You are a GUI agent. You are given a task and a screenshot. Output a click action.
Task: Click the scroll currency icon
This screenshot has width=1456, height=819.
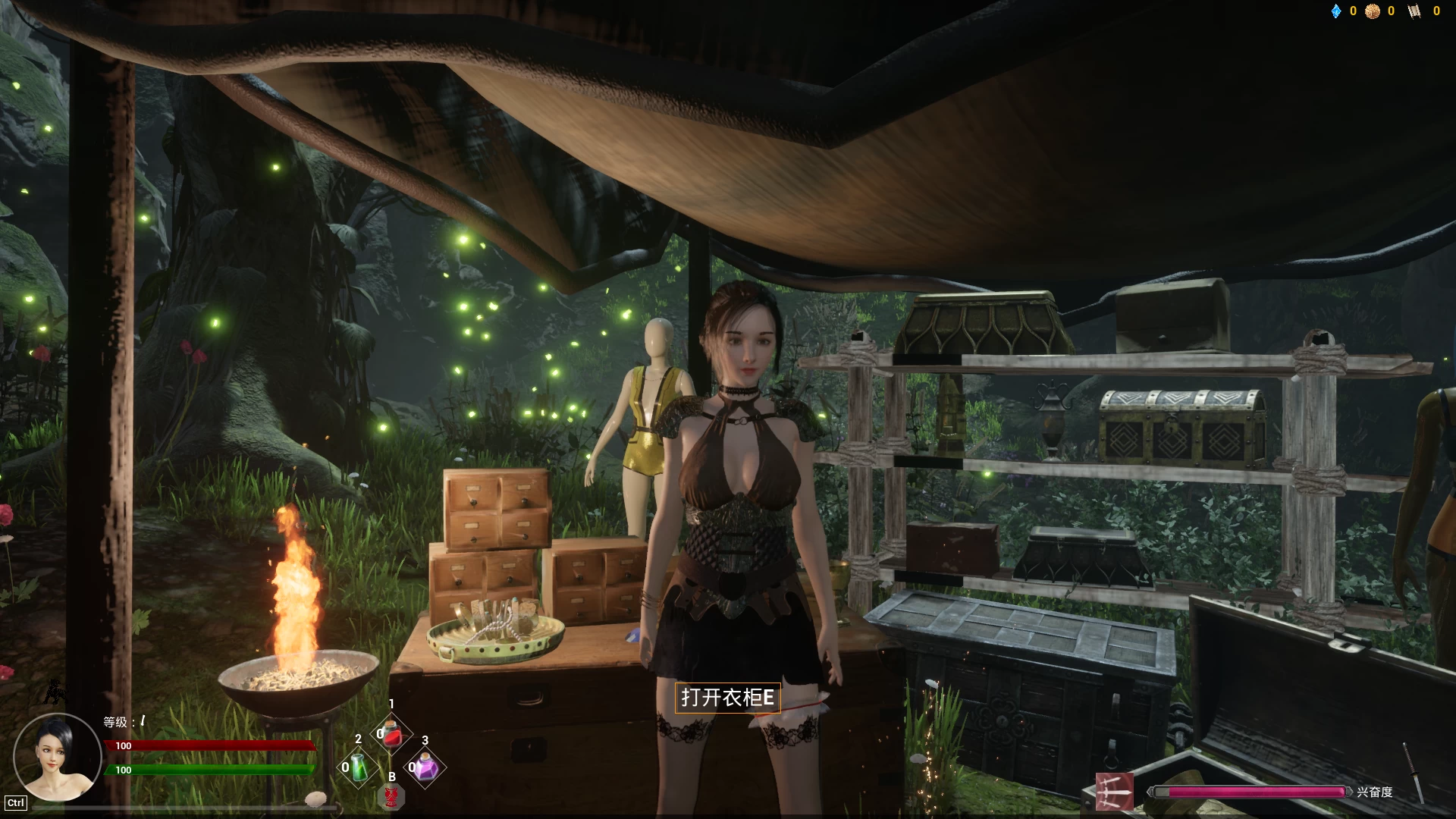click(x=1414, y=11)
